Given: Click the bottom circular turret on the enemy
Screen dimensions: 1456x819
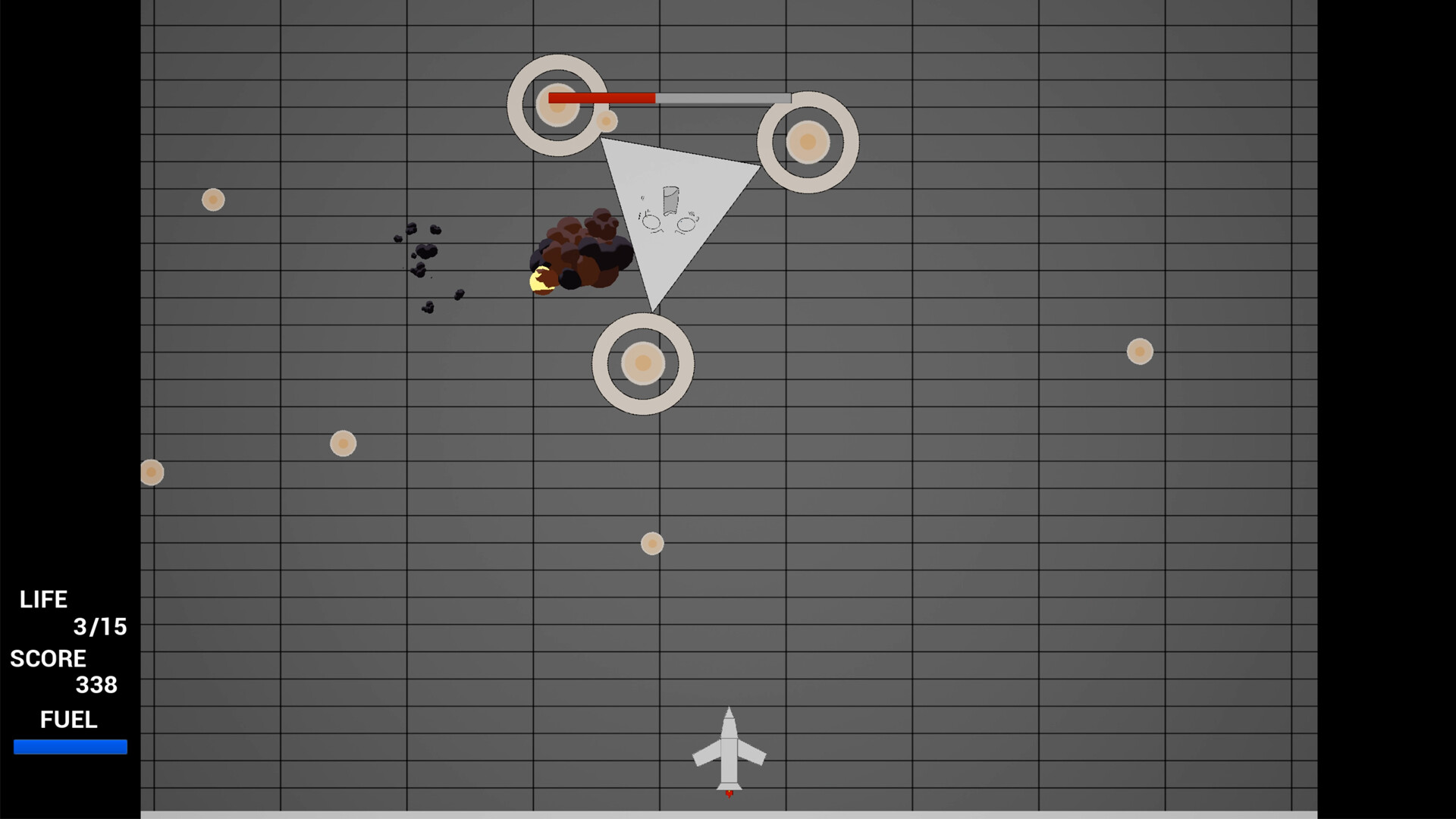Looking at the screenshot, I should click(x=642, y=364).
